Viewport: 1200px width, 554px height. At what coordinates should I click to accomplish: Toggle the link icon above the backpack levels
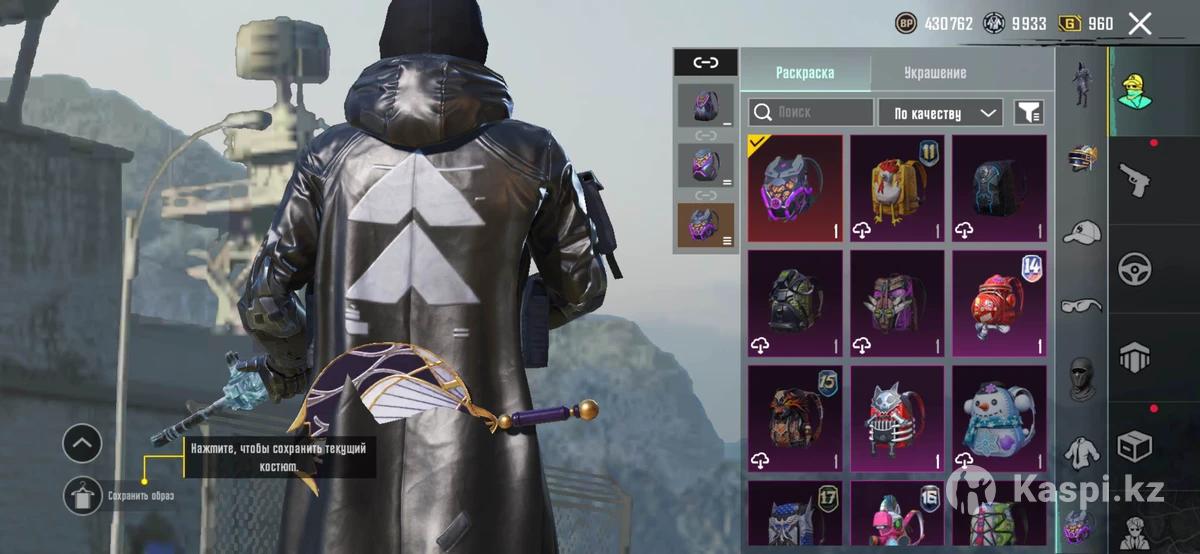point(705,63)
